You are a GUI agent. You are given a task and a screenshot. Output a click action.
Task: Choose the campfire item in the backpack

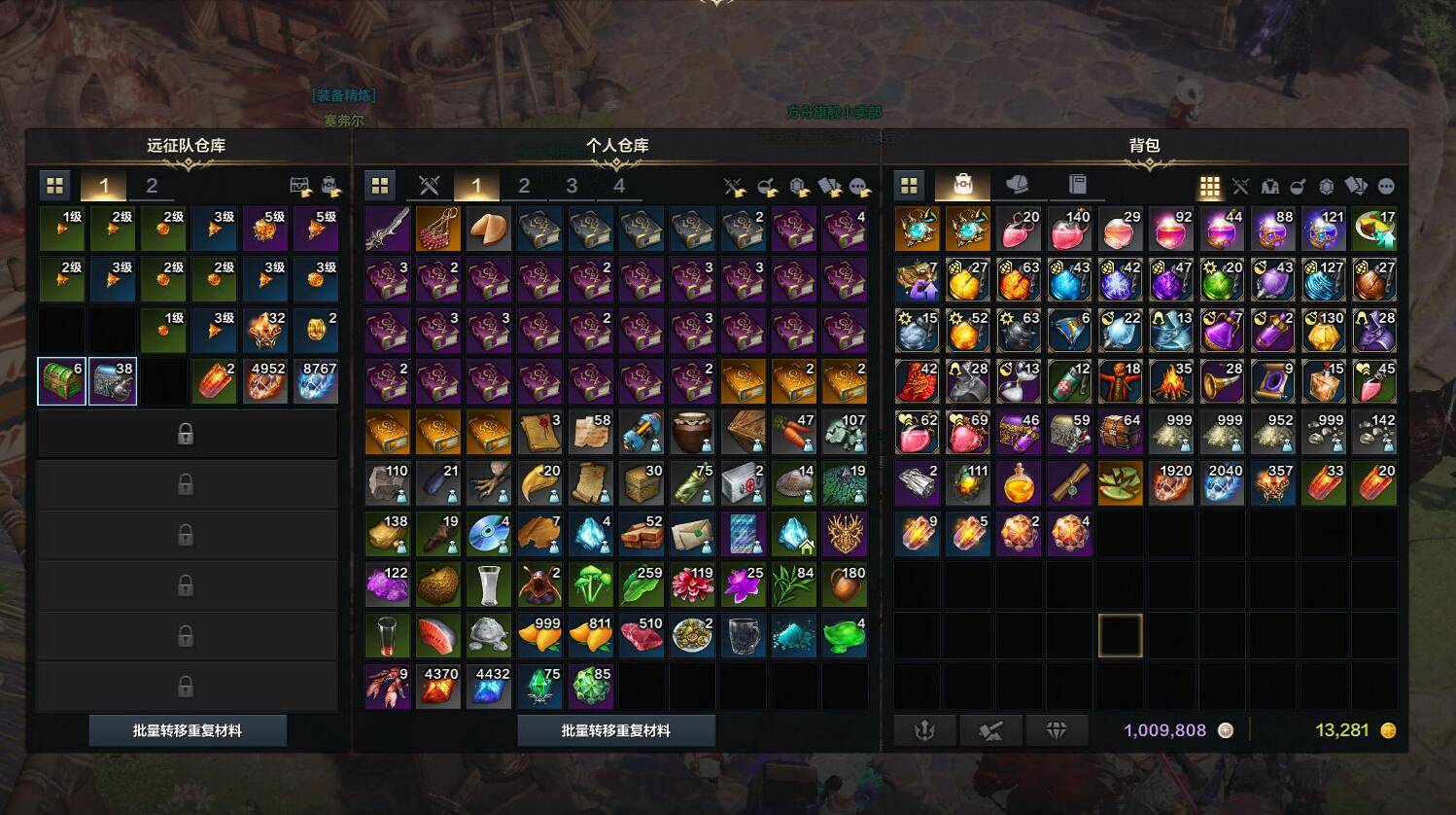pos(1171,381)
